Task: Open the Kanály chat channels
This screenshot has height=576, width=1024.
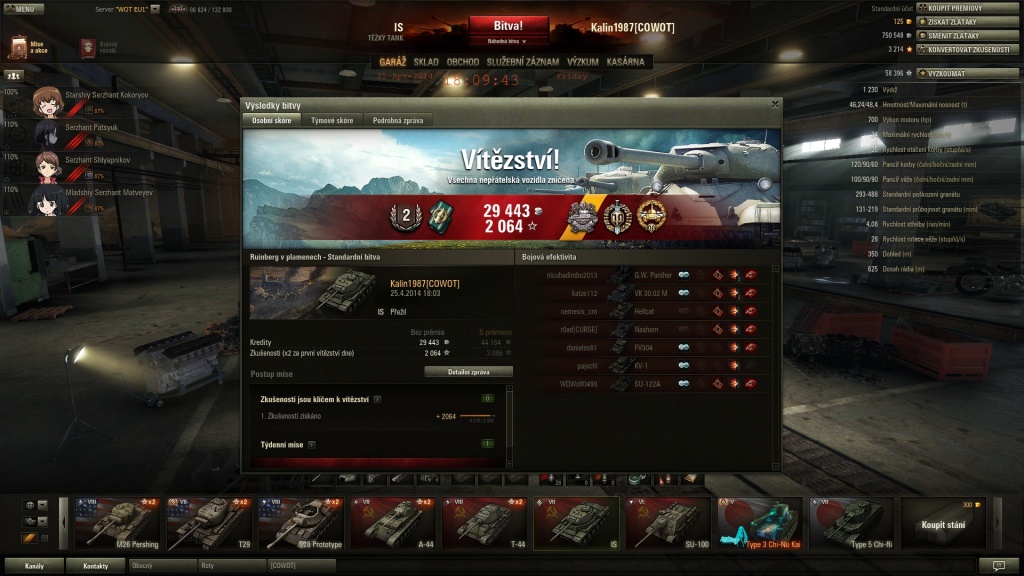Action: coord(34,566)
